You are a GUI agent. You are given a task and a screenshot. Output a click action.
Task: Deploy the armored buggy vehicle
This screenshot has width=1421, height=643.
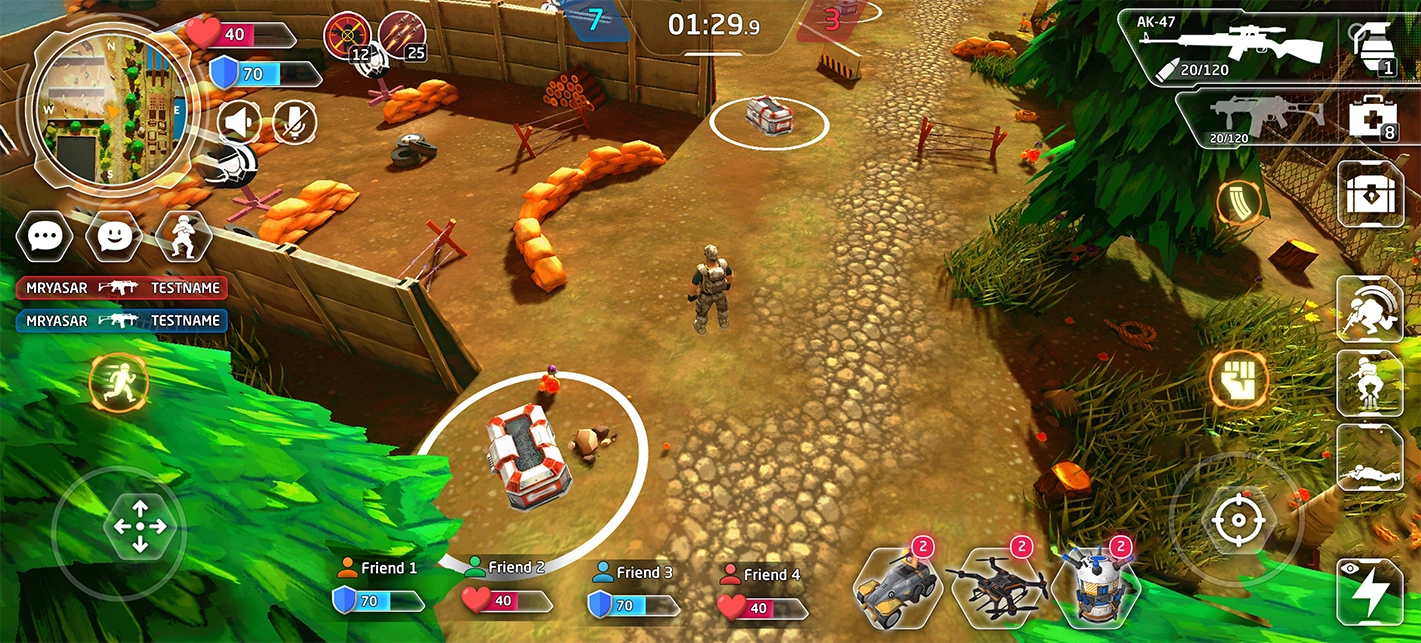click(x=896, y=586)
